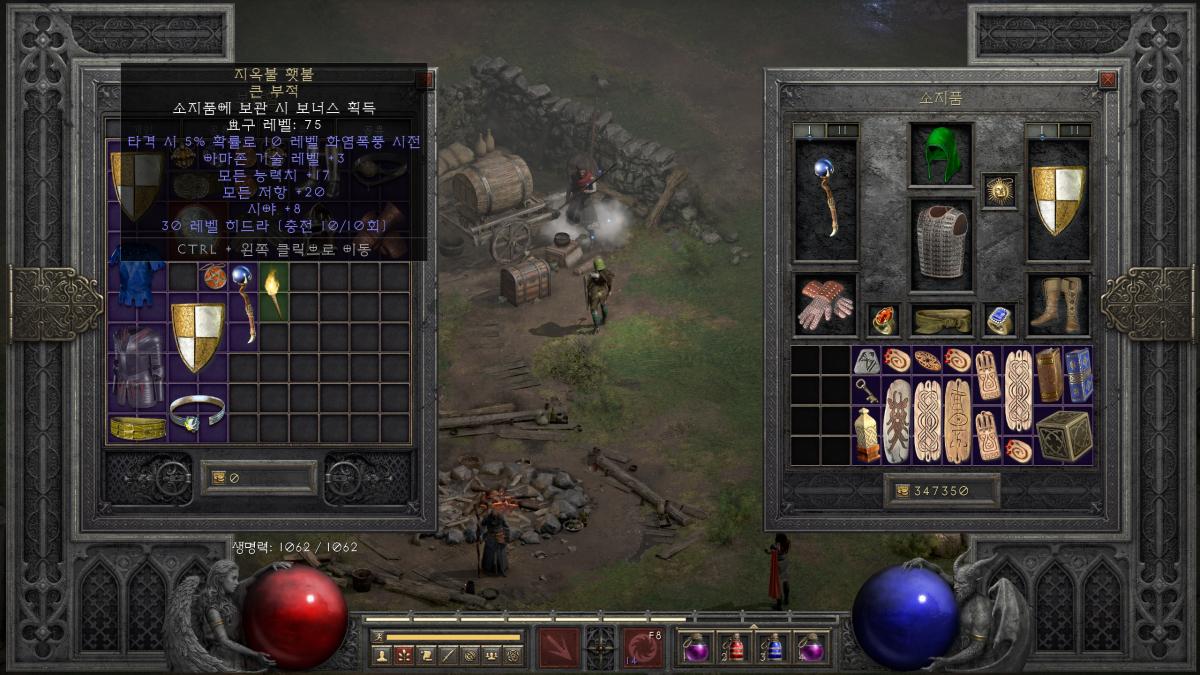Click the stash gold withdraw button

pos(218,478)
